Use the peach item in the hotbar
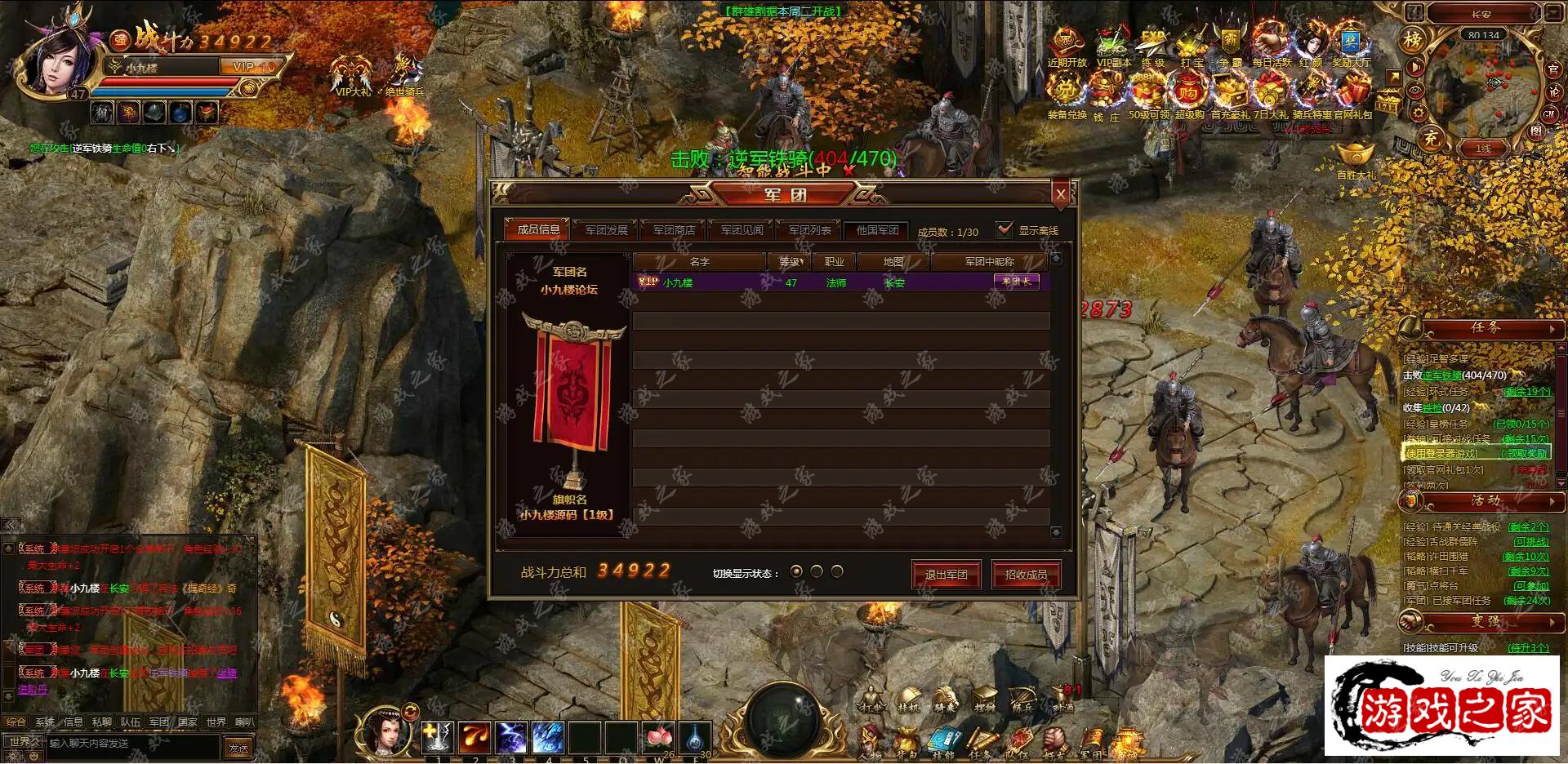The height and width of the screenshot is (764, 1568). tap(658, 738)
